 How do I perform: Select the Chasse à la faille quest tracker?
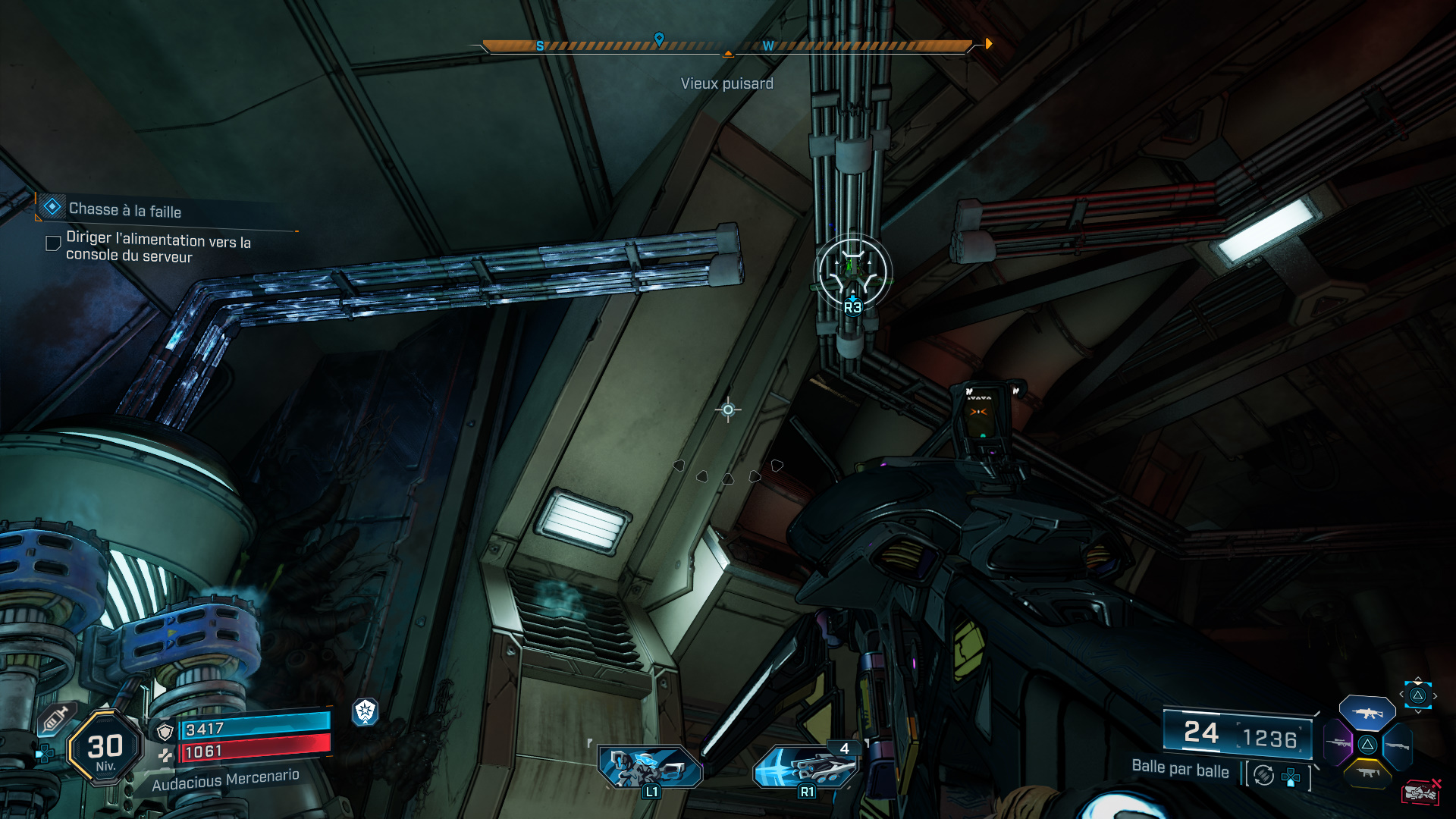125,210
